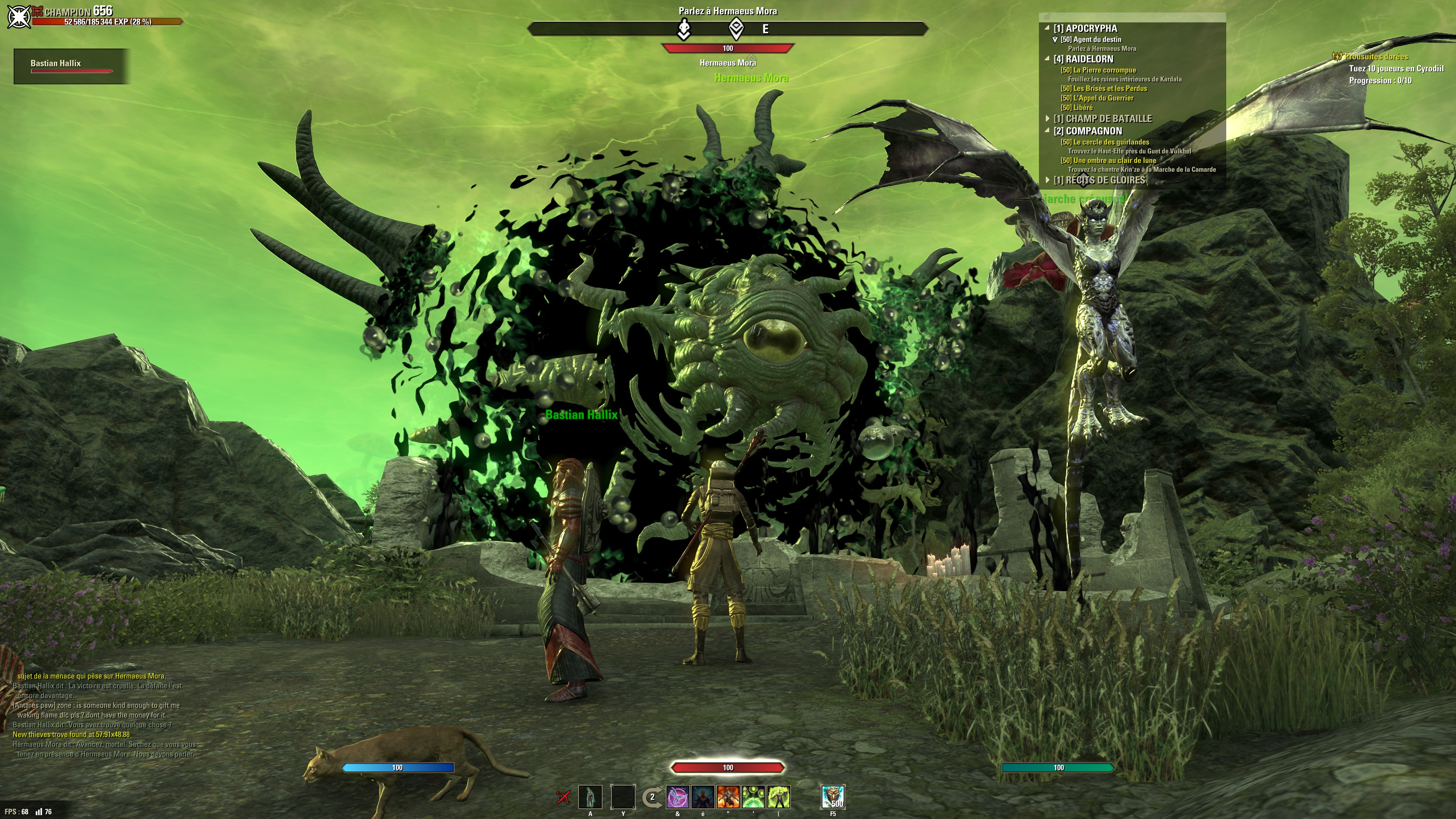1456x819 pixels.
Task: Activate the ultimate ability with 500 counter
Action: click(833, 797)
